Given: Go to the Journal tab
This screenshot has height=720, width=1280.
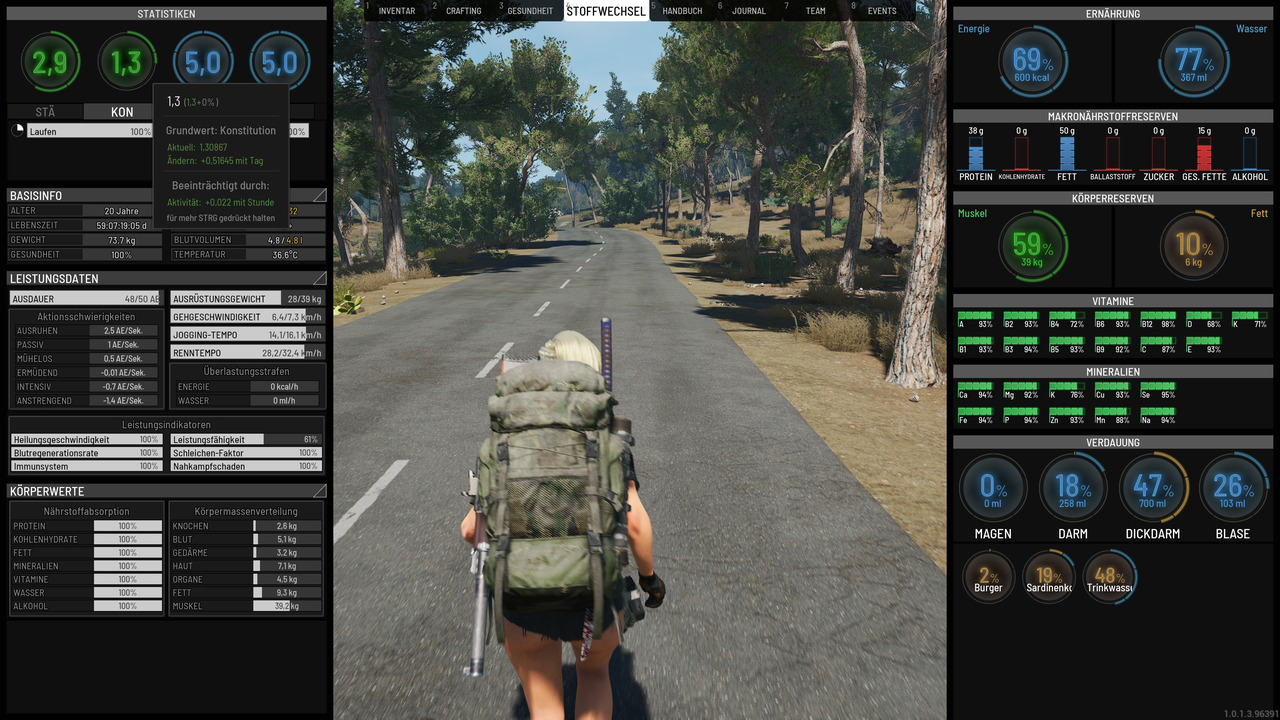Looking at the screenshot, I should (748, 11).
